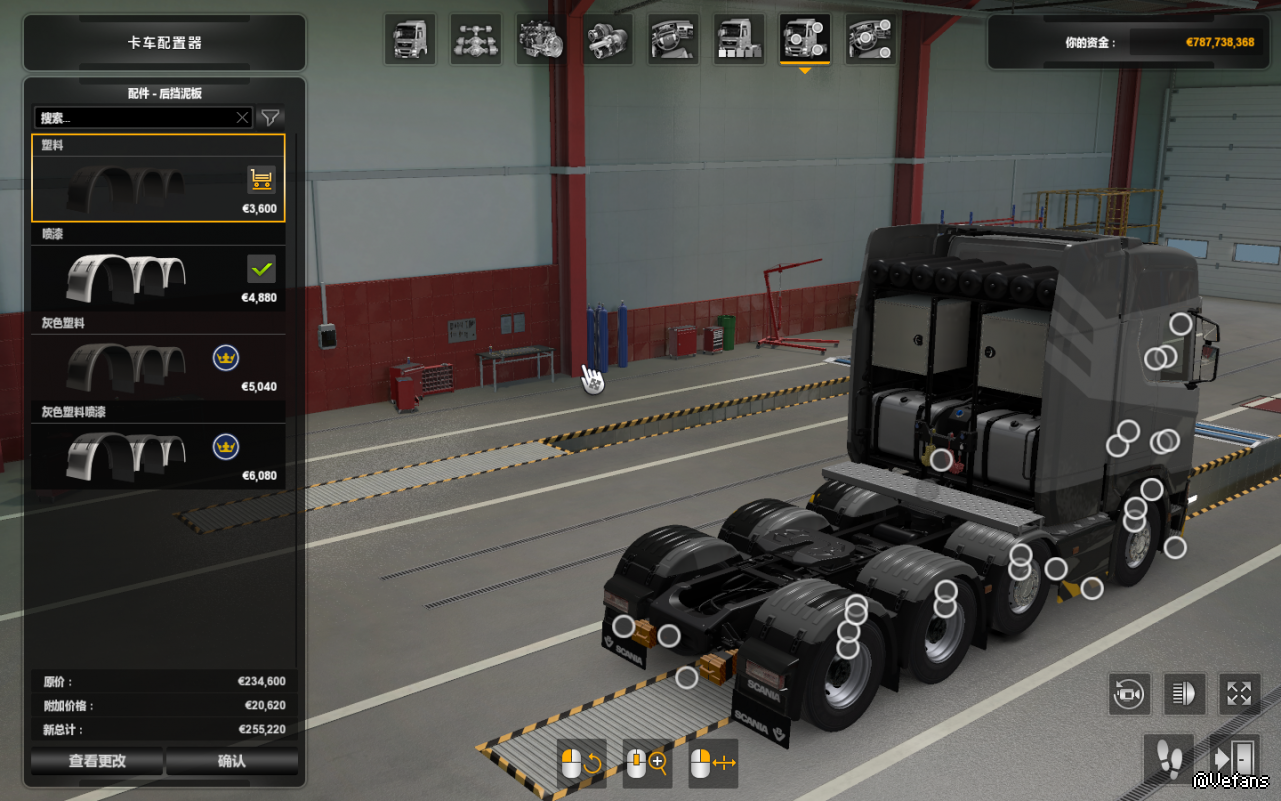The height and width of the screenshot is (801, 1281).
Task: Open the filter funnel next to the search
Action: (x=270, y=118)
